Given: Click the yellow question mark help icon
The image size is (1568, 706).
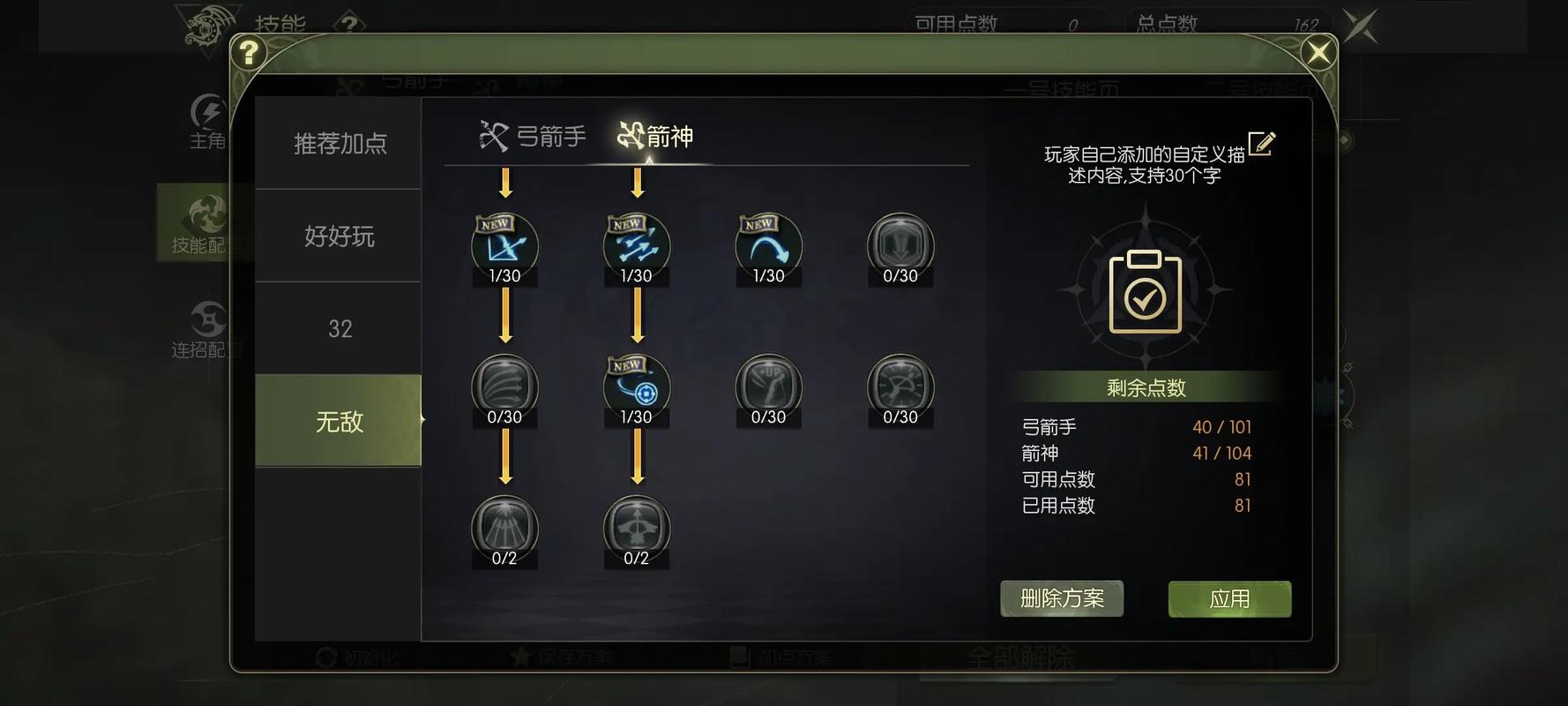Looking at the screenshot, I should point(250,53).
